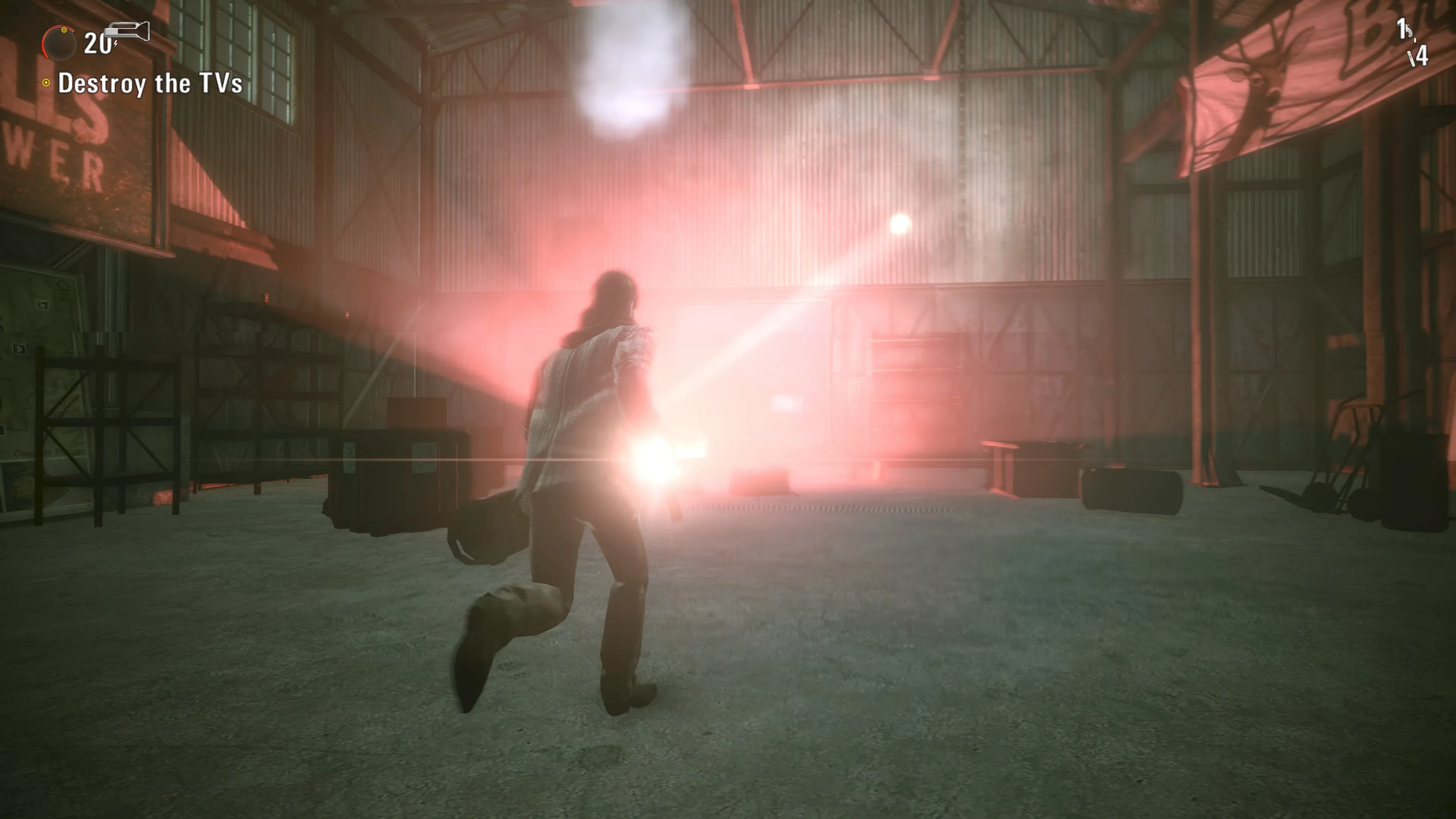Screen dimensions: 1456x819
Task: Click the battery count number 20
Action: (x=97, y=45)
